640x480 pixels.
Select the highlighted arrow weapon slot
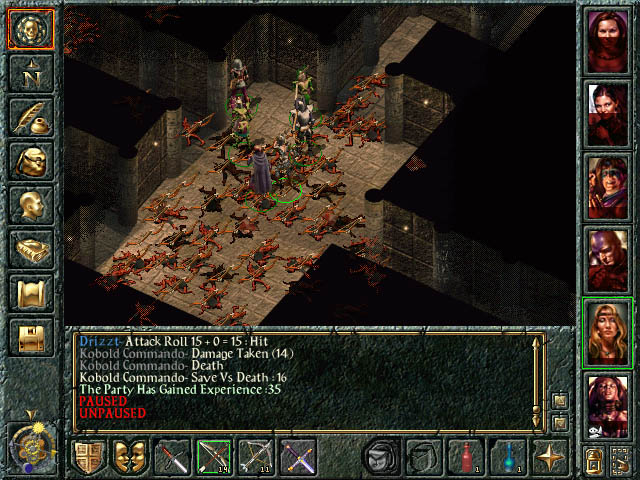click(x=215, y=458)
